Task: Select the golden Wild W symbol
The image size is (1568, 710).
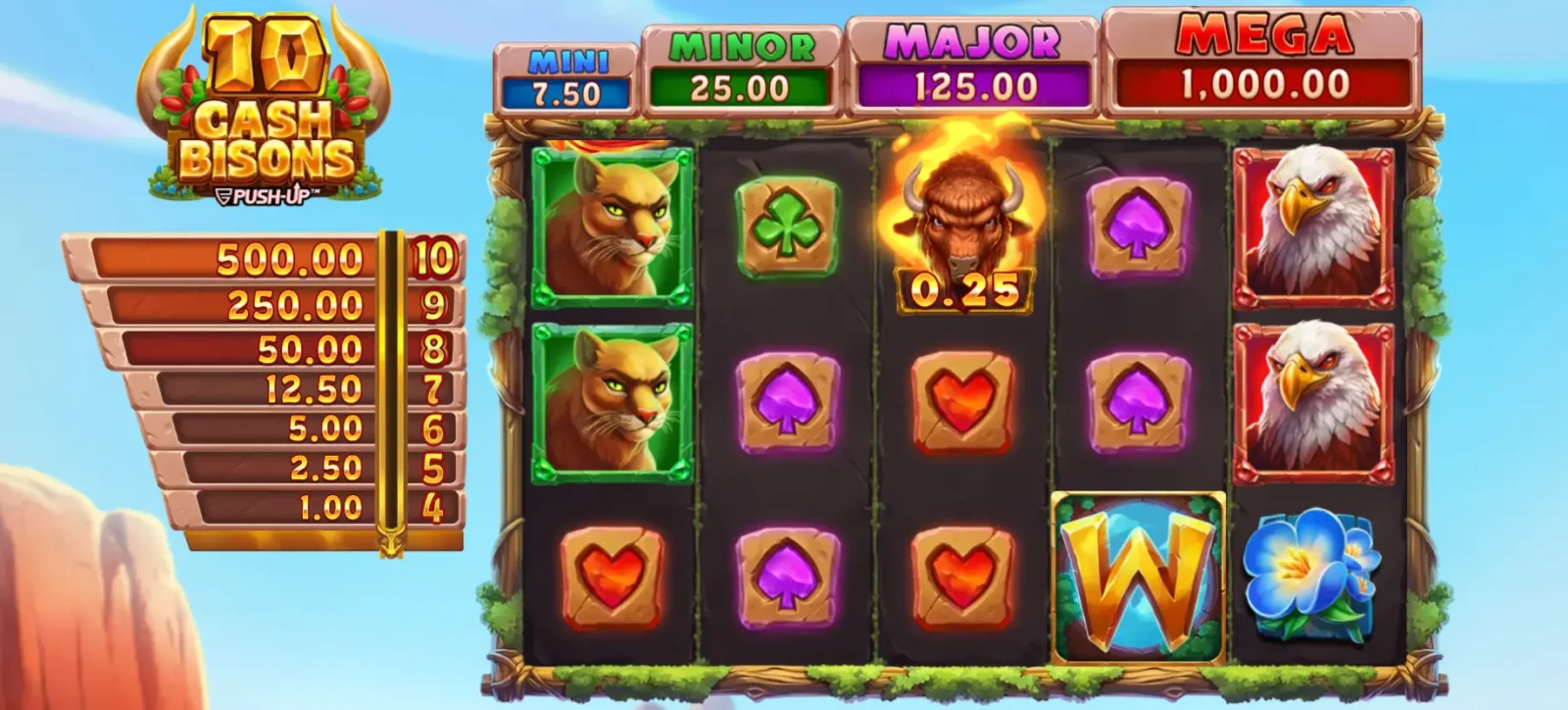Action: (x=1137, y=574)
